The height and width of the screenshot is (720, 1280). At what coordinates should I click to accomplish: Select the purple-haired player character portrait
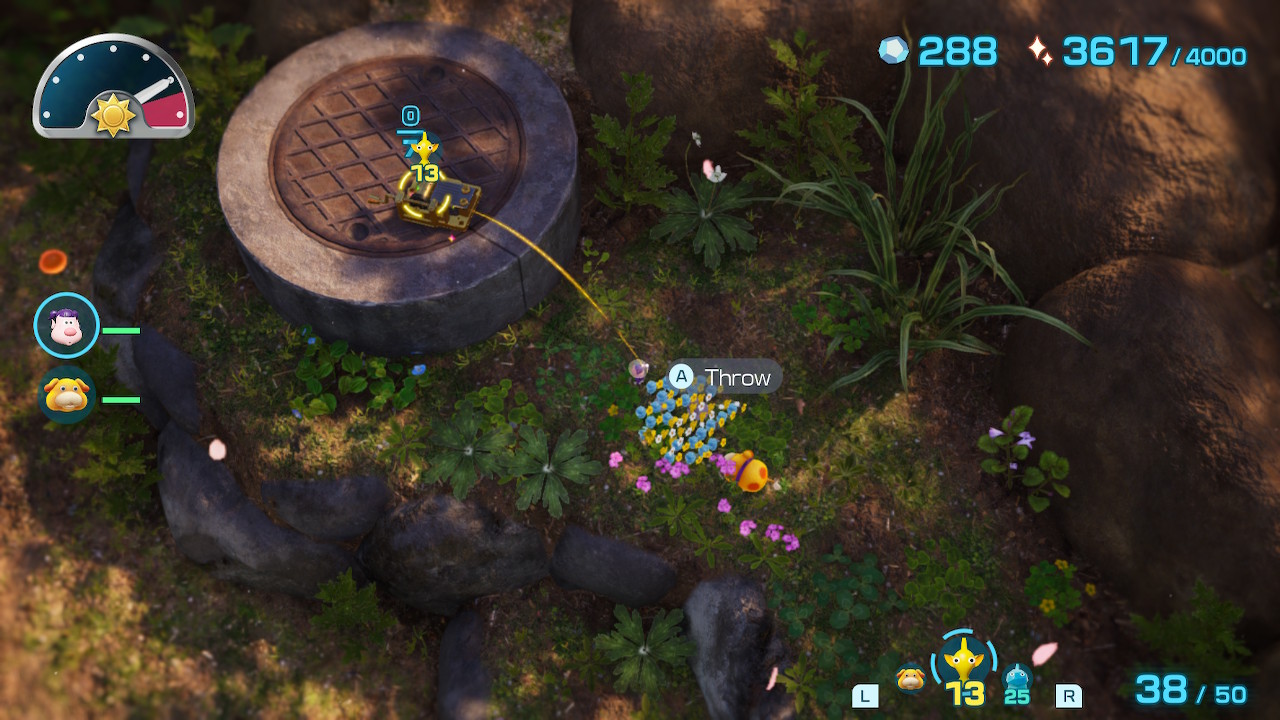tap(66, 325)
